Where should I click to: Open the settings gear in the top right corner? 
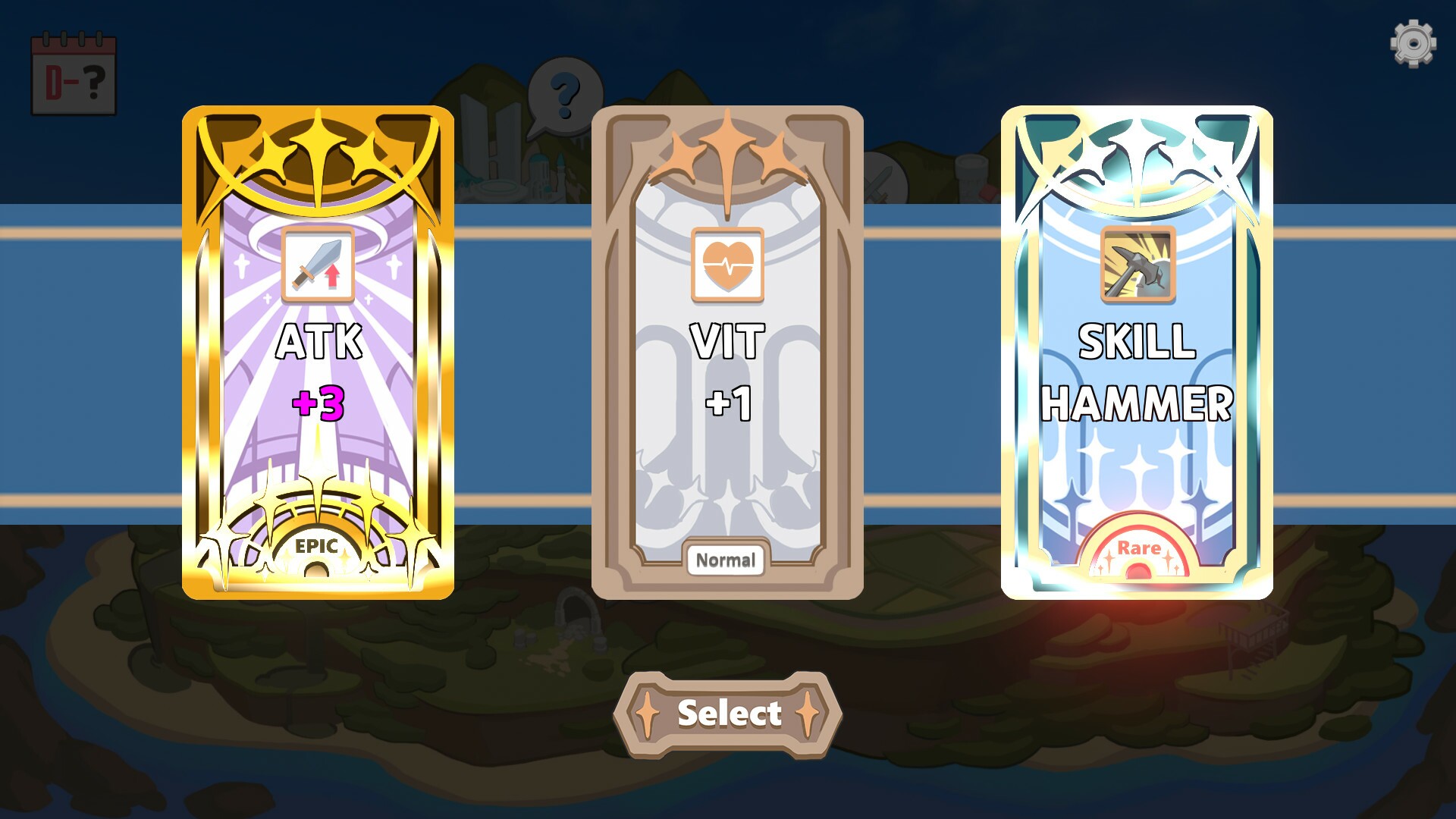pos(1412,43)
